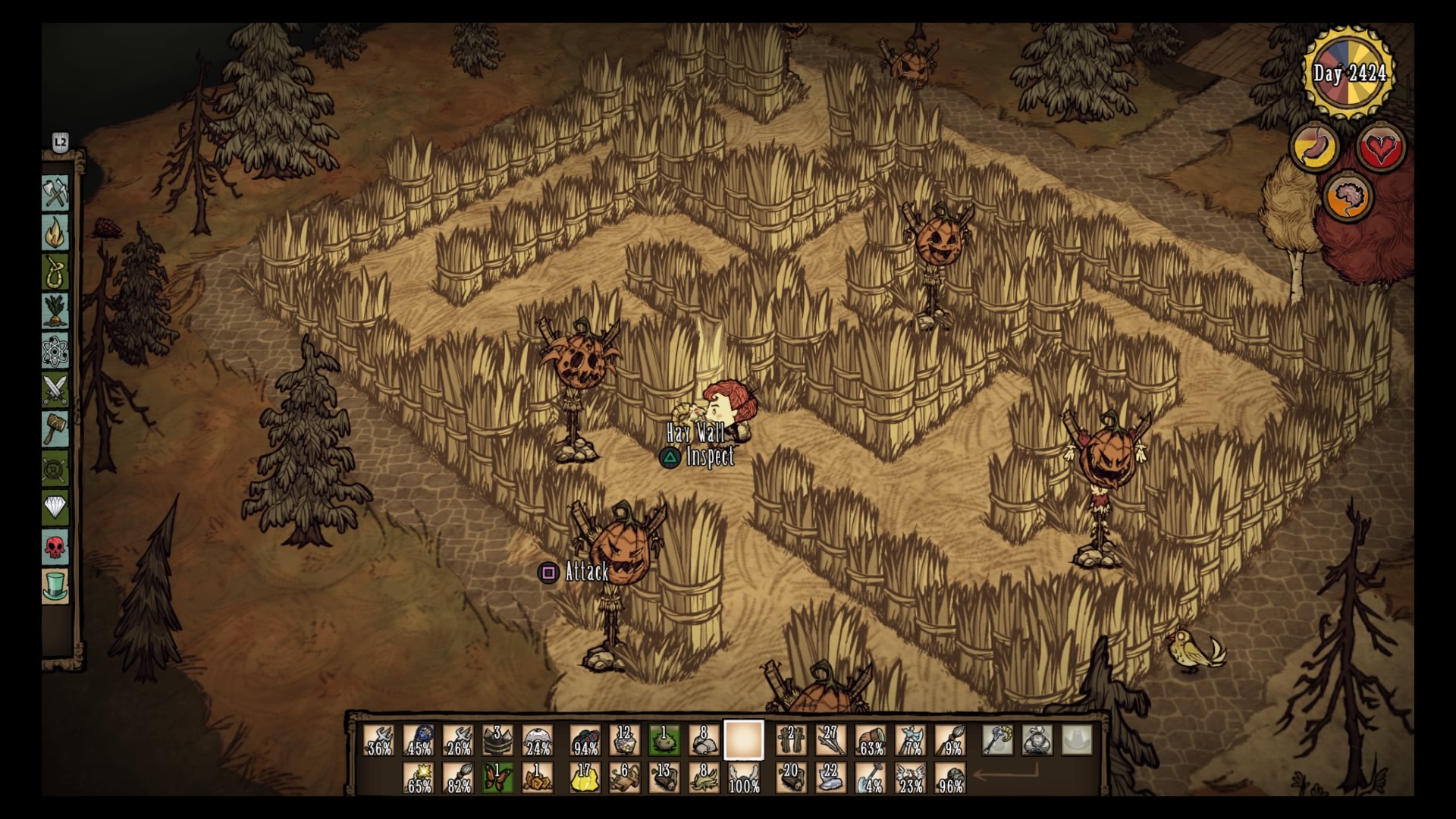Switch to the Food tab with carrot icon
Viewport: 1456px width, 819px height.
pyautogui.click(x=55, y=311)
